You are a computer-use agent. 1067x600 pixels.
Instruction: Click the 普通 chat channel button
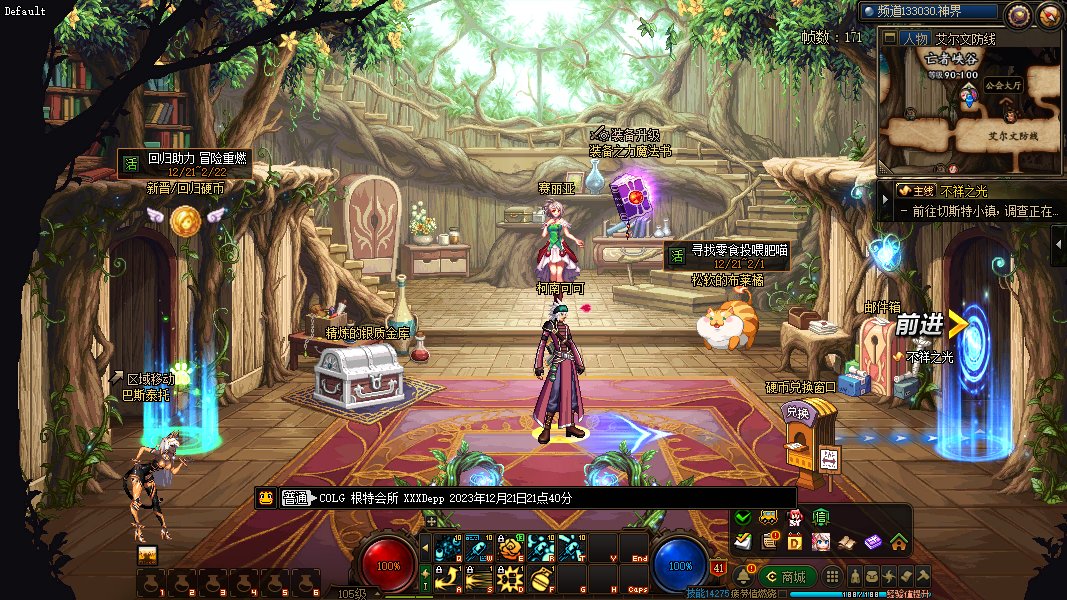pyautogui.click(x=296, y=498)
